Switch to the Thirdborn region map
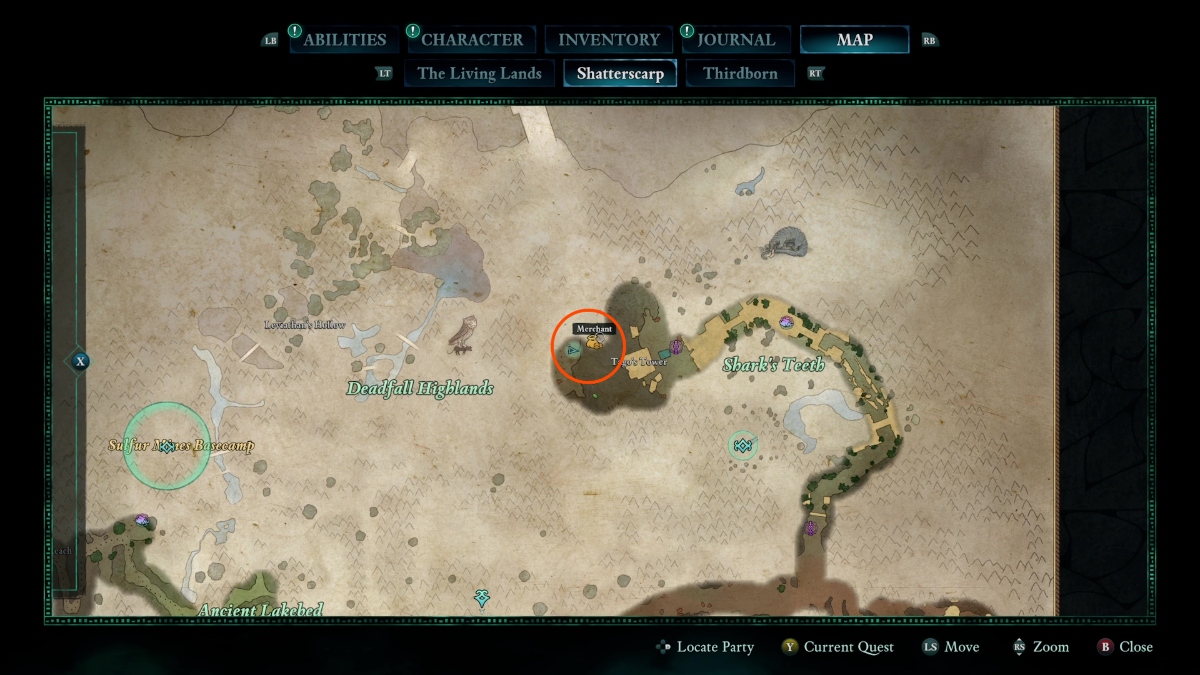 pyautogui.click(x=740, y=73)
